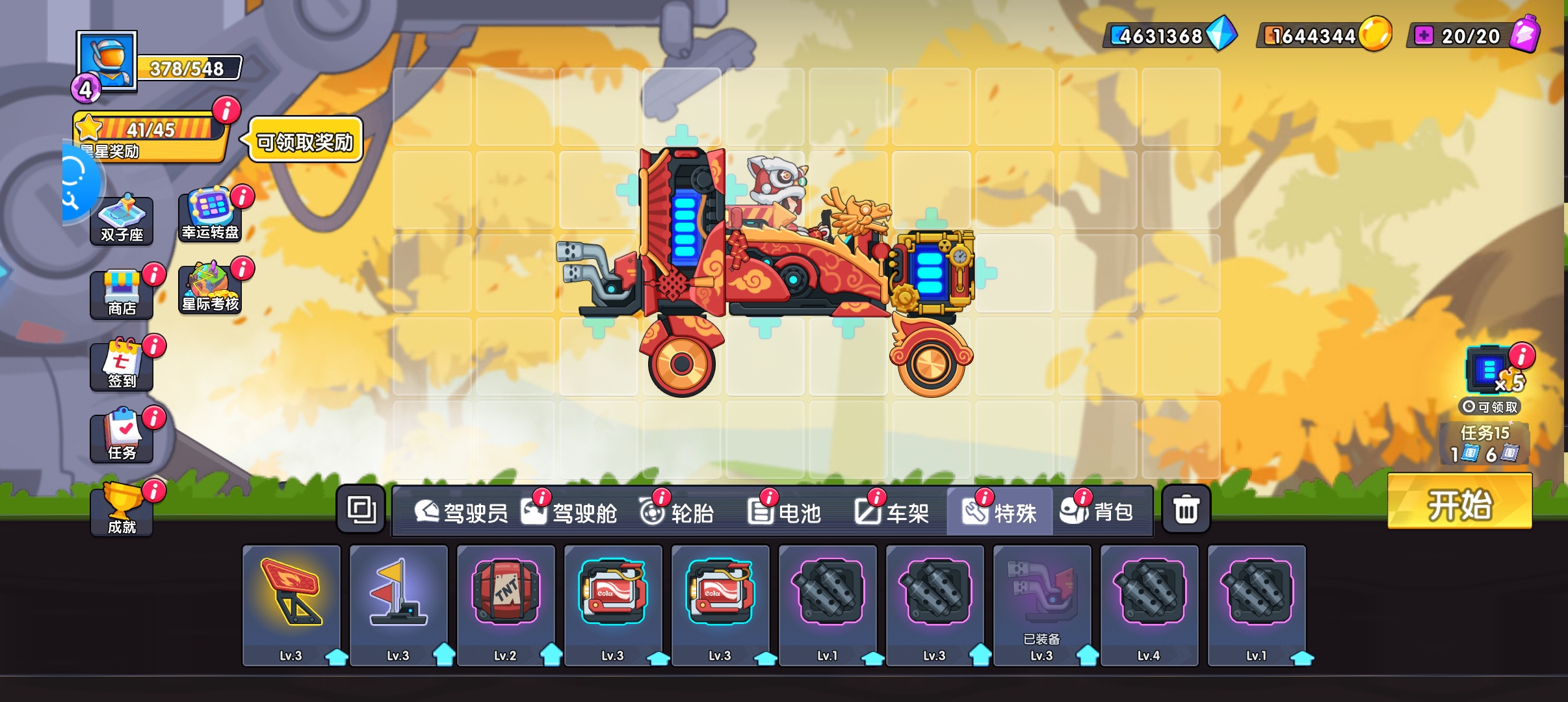View the 成就 achievements trophy
1568x702 pixels.
click(x=122, y=510)
